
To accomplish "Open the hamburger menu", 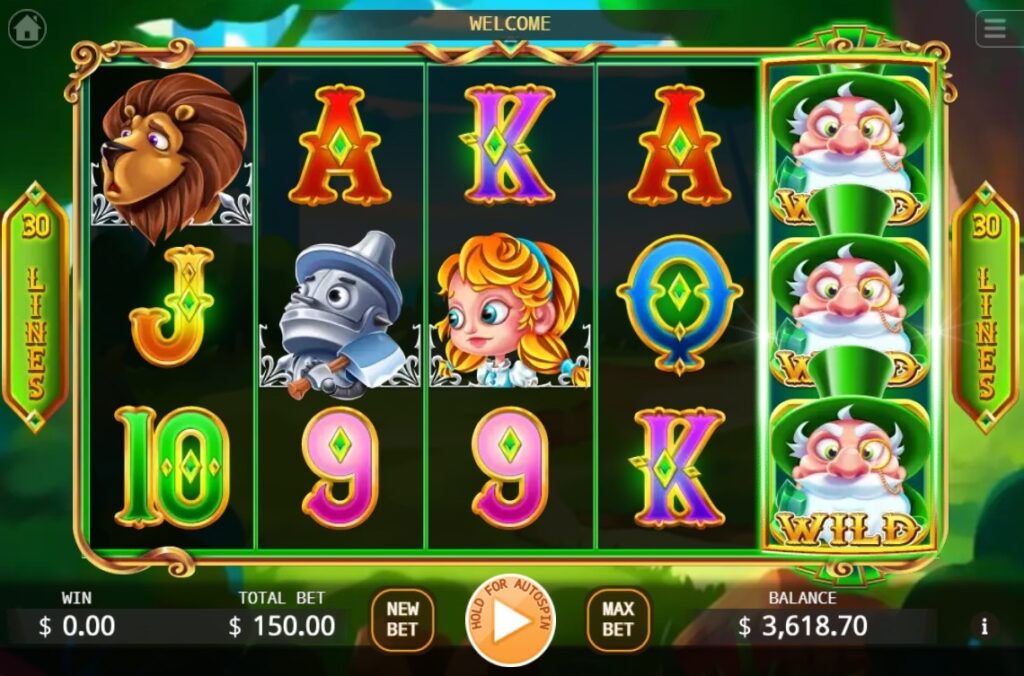I will click(995, 29).
